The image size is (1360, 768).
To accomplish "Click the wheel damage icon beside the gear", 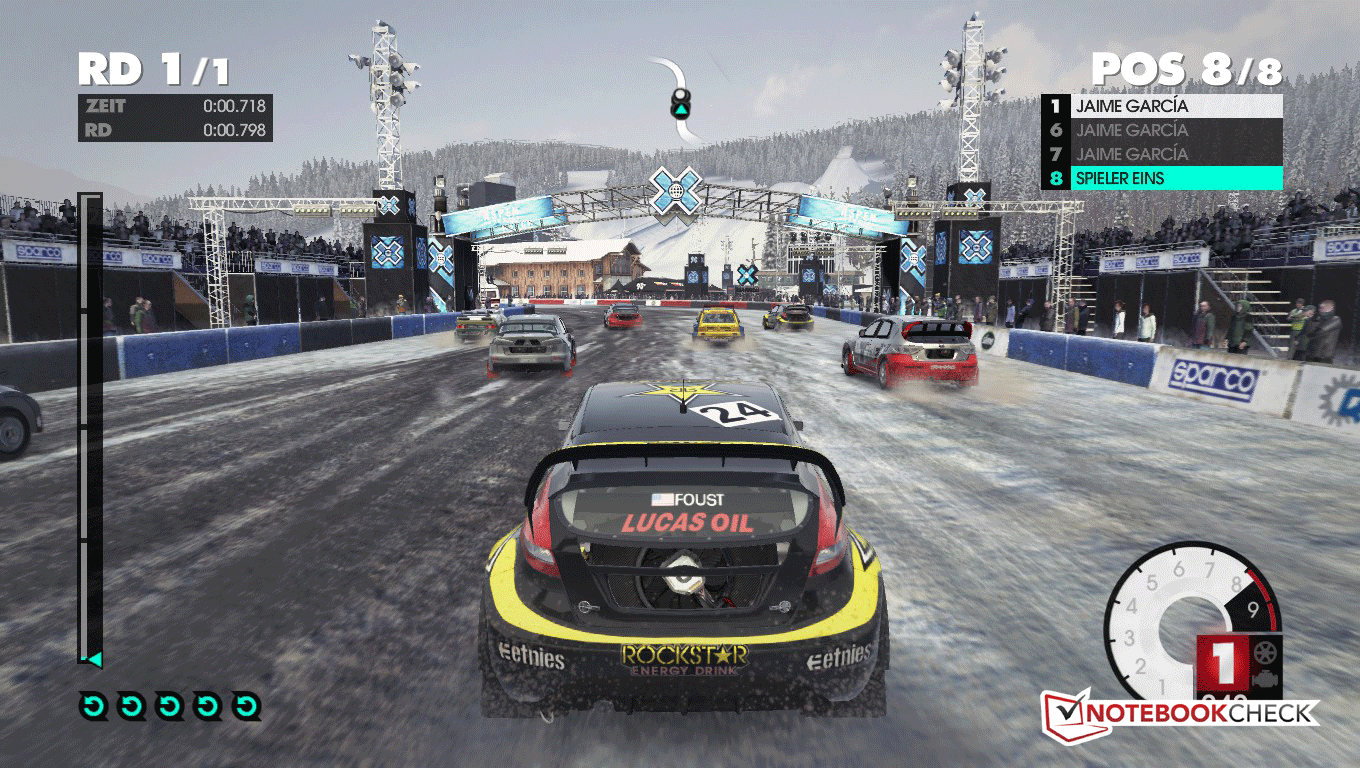I will pyautogui.click(x=1265, y=652).
